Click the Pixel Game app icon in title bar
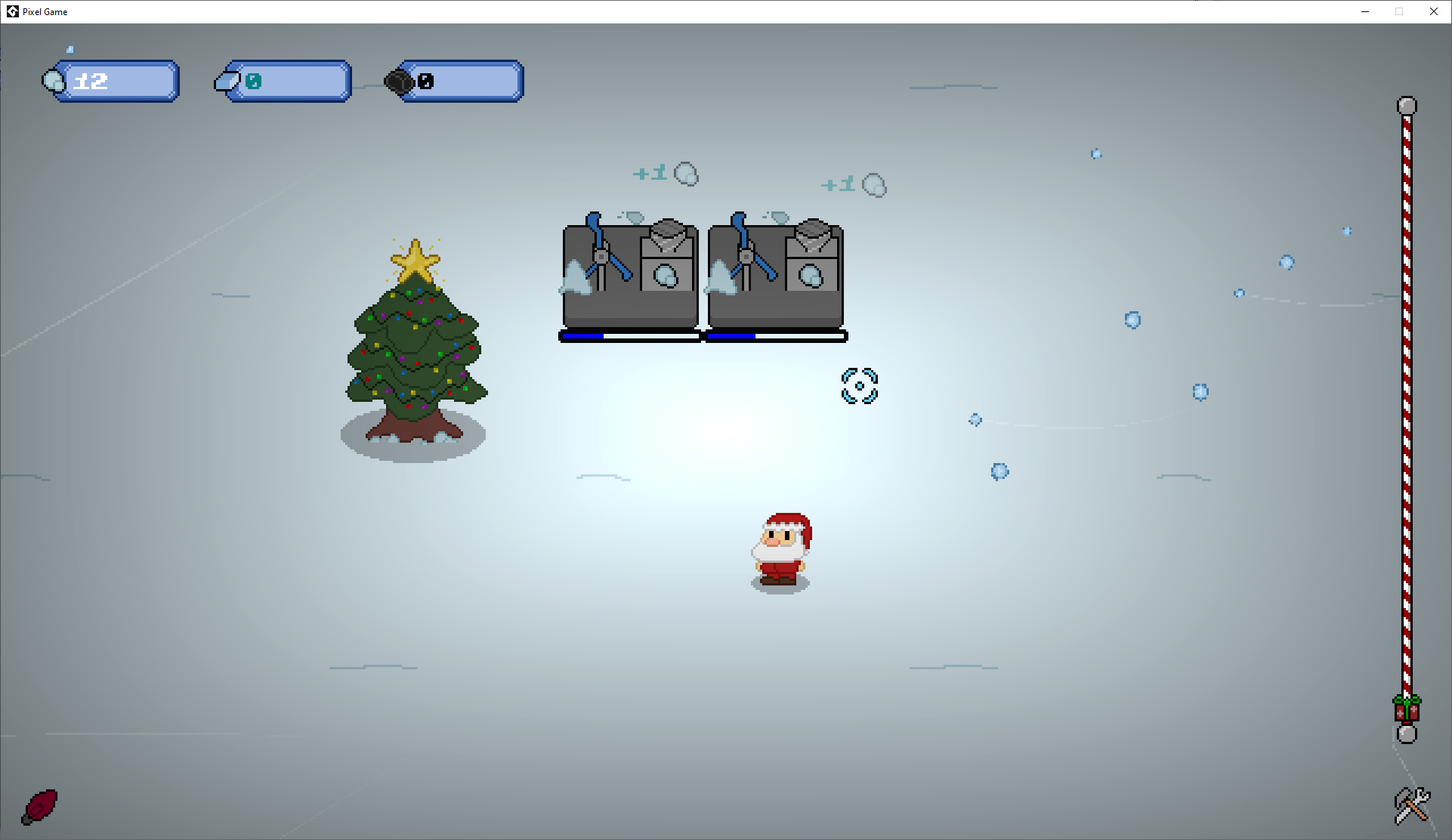The width and height of the screenshot is (1452, 840). (x=13, y=11)
